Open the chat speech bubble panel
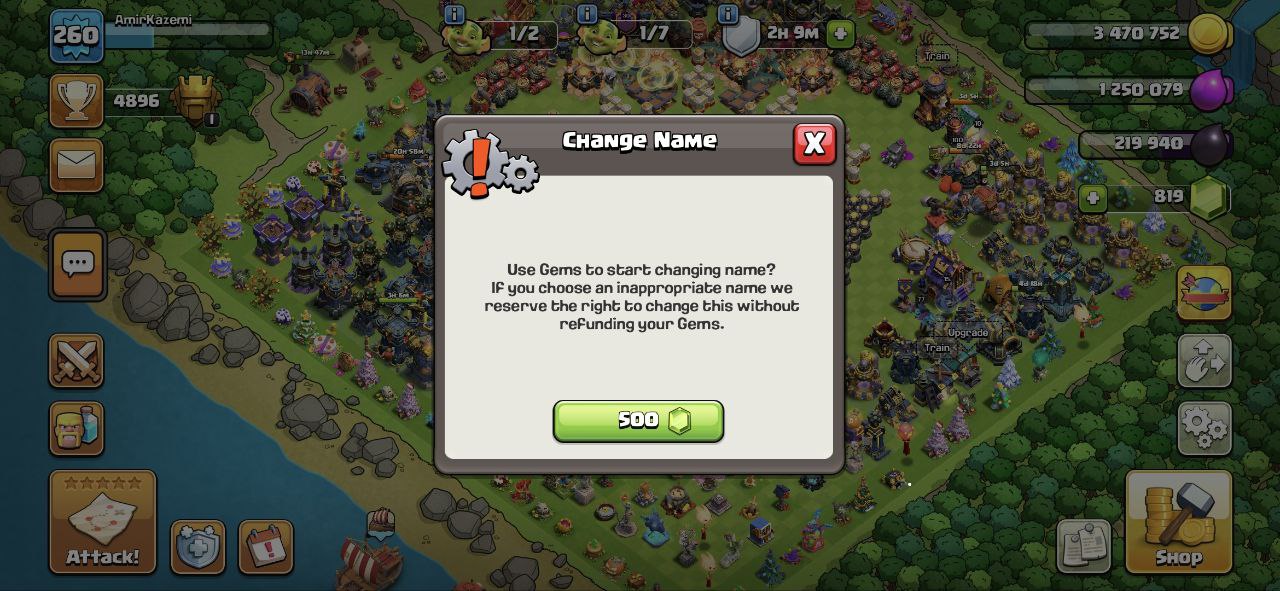The width and height of the screenshot is (1280, 591). pos(78,265)
